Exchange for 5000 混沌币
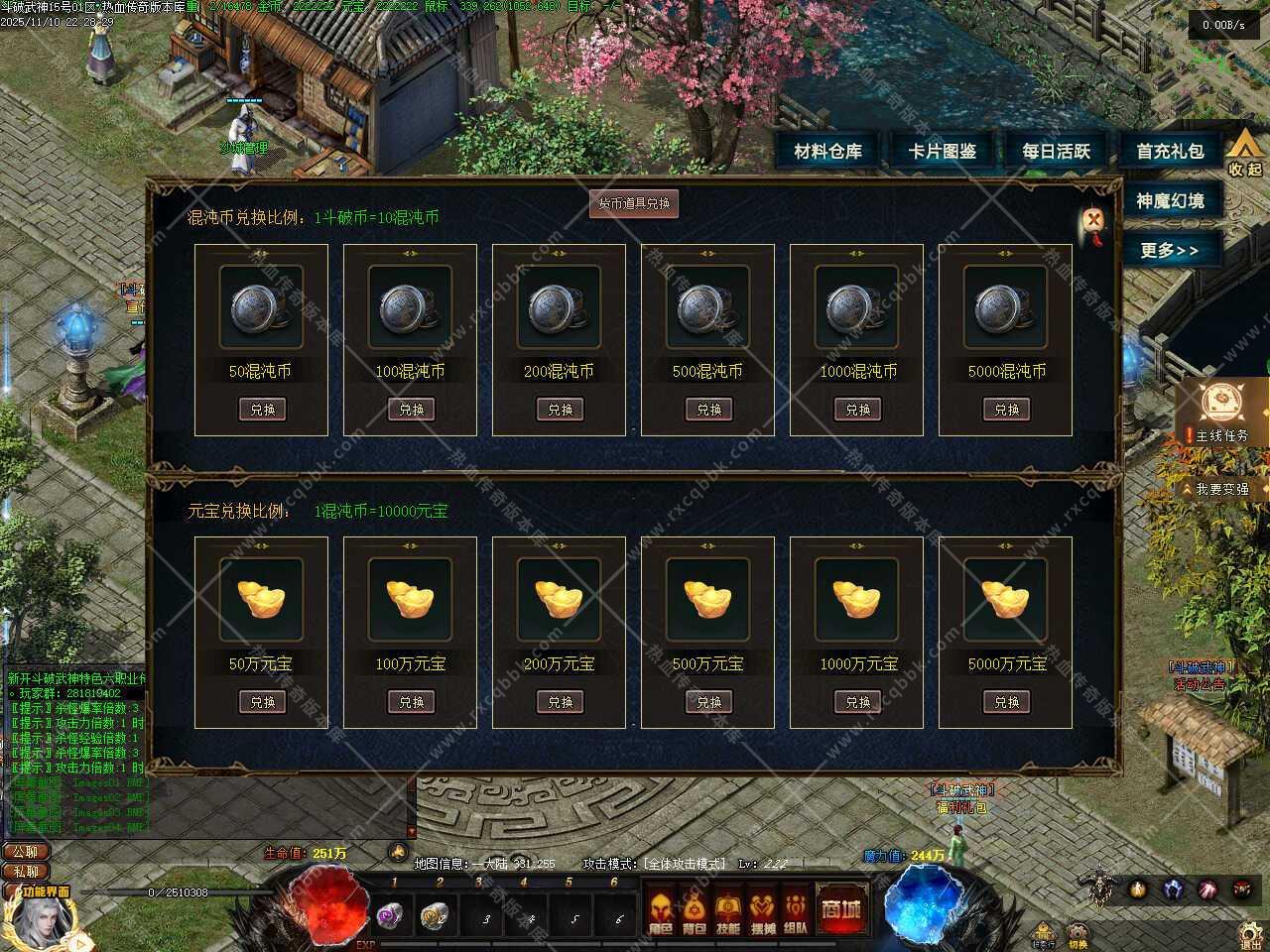The height and width of the screenshot is (952, 1270). tap(1006, 409)
